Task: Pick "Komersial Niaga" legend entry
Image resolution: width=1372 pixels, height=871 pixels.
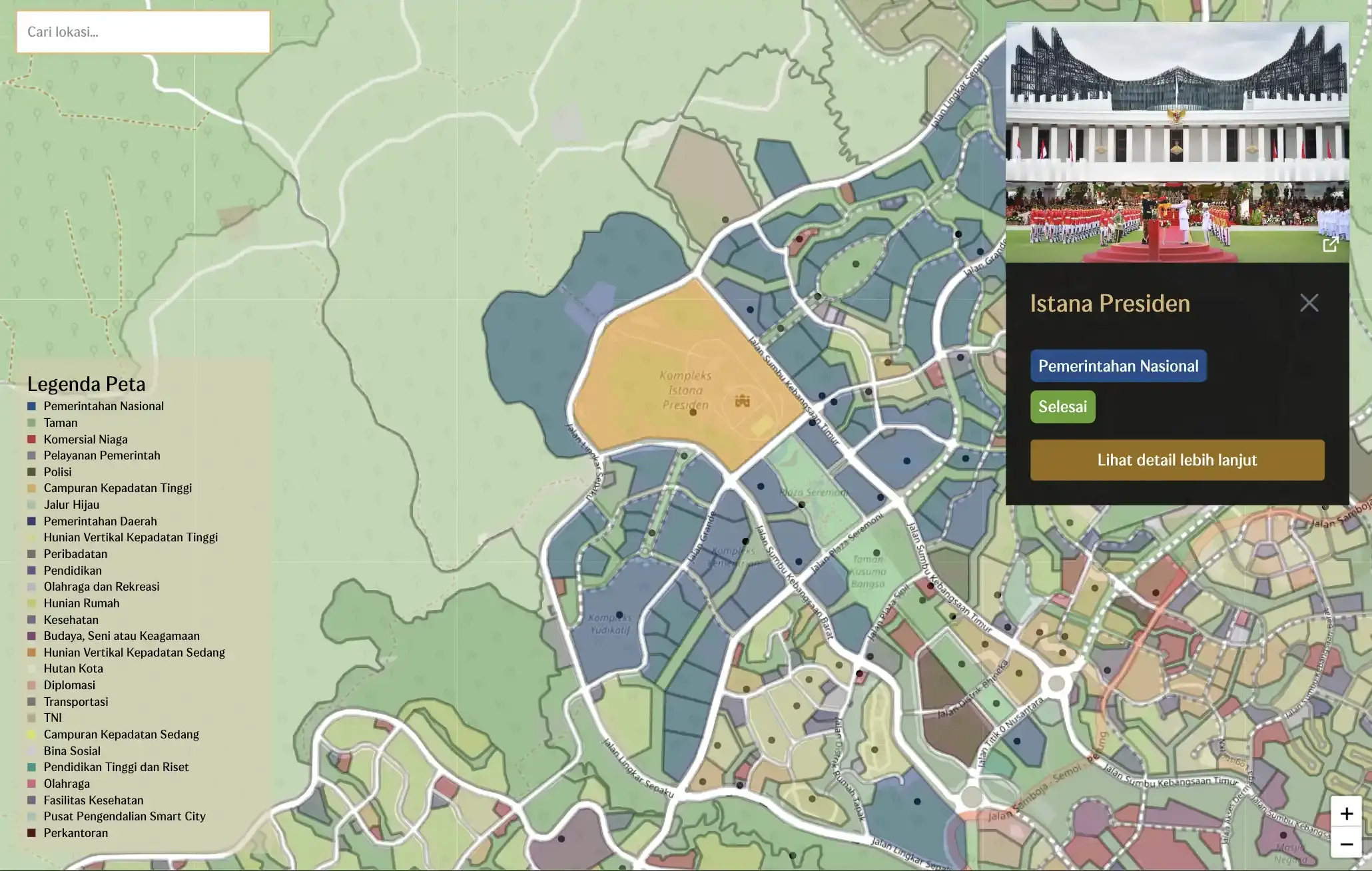Action: point(85,439)
